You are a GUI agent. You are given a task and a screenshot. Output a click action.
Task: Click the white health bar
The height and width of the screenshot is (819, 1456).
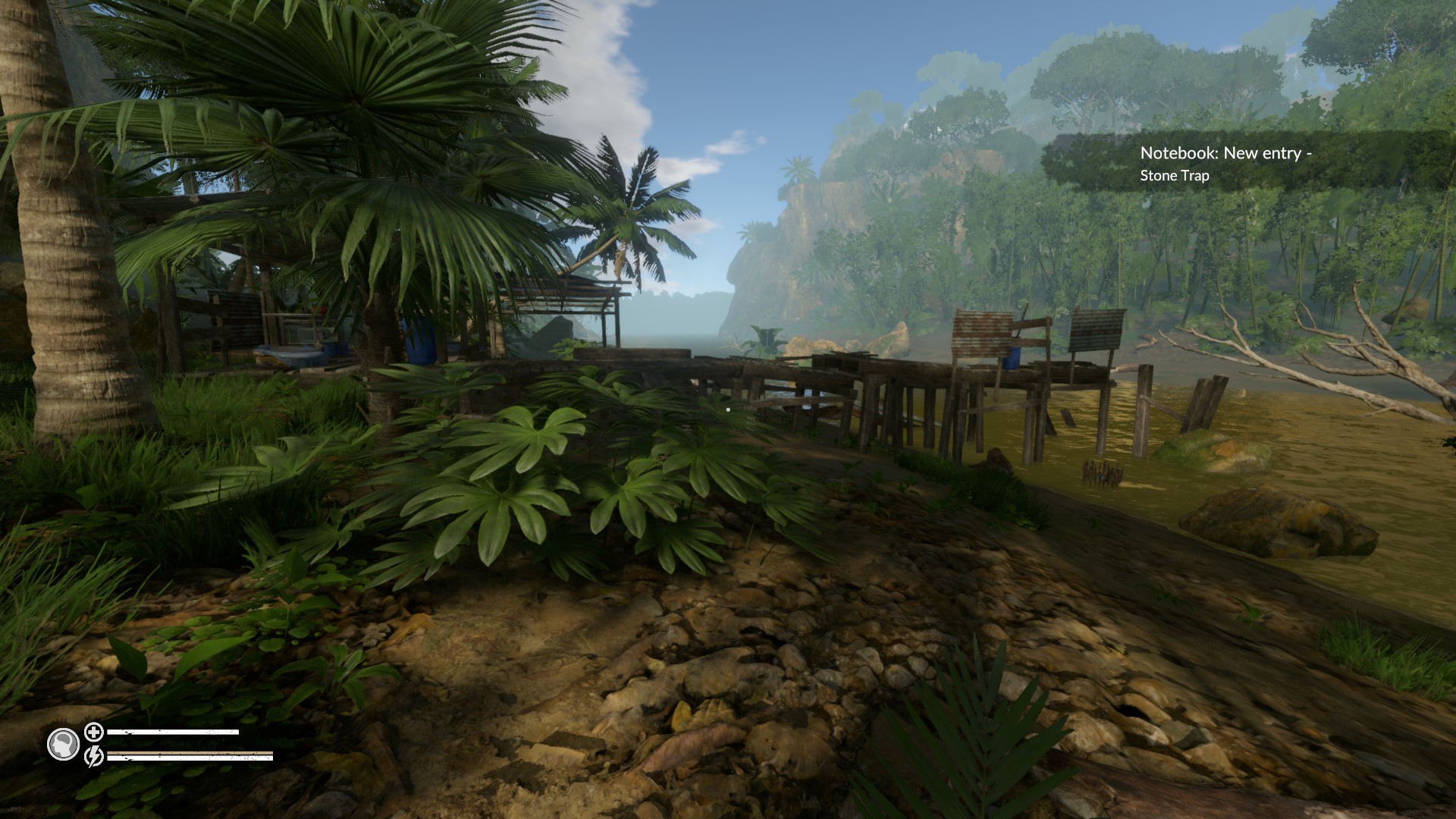[174, 733]
